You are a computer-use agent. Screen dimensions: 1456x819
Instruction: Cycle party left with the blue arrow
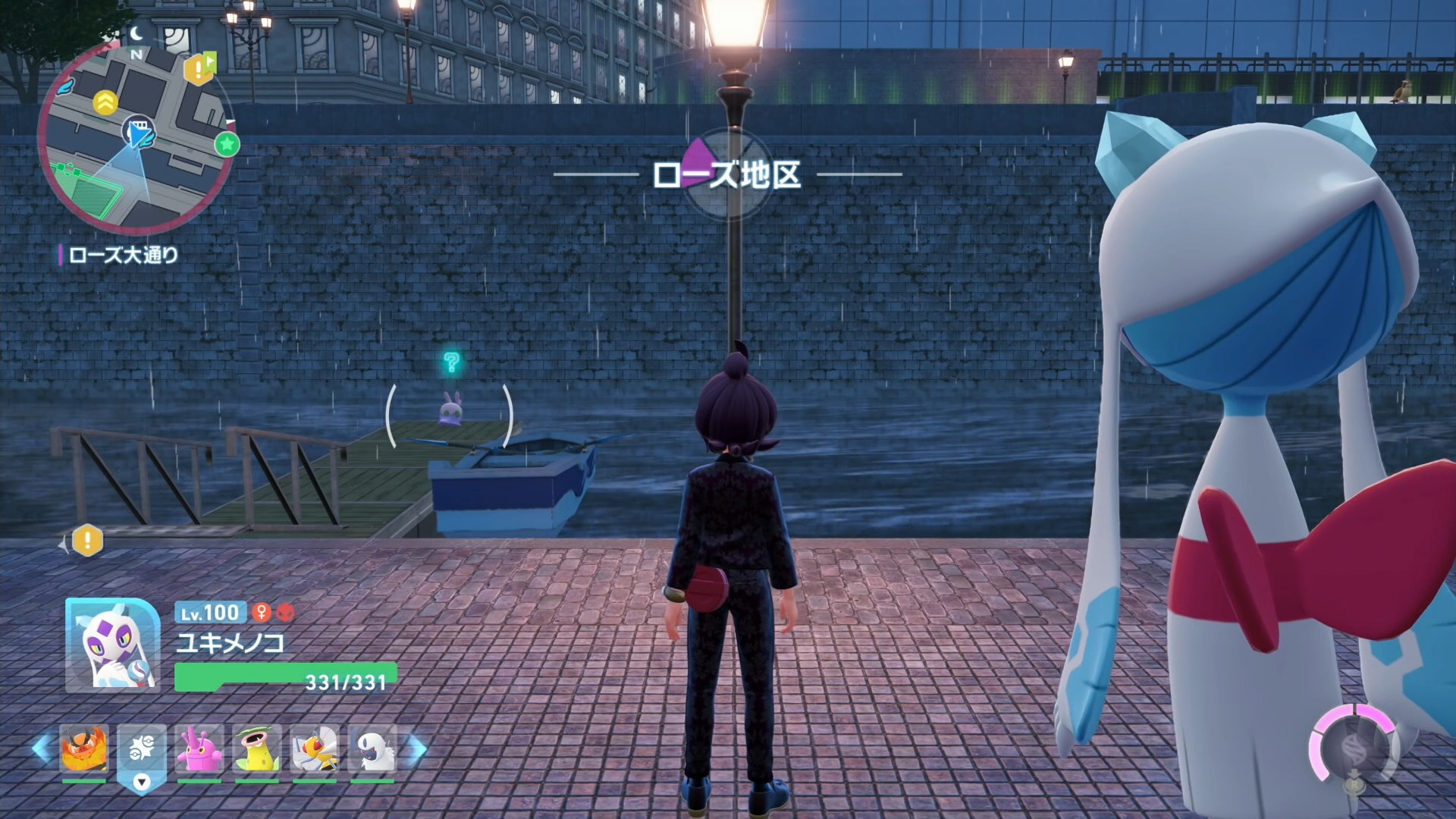tap(41, 748)
